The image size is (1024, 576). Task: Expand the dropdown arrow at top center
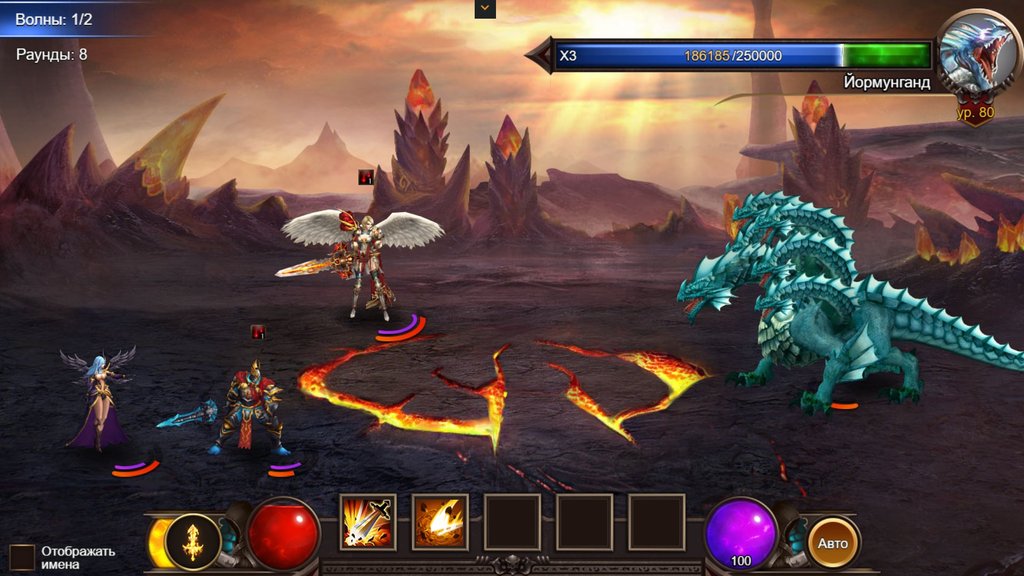(485, 8)
